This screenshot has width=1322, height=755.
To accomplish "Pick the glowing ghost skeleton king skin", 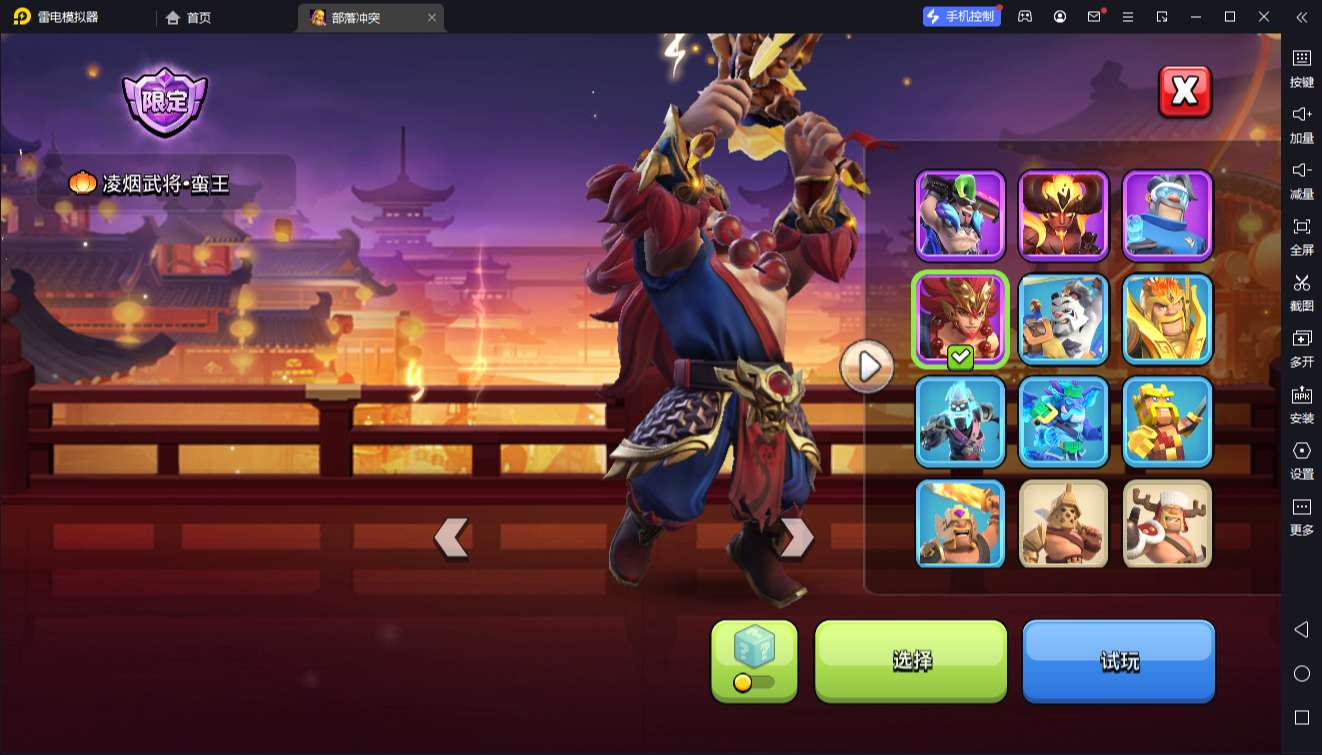I will pyautogui.click(x=960, y=421).
